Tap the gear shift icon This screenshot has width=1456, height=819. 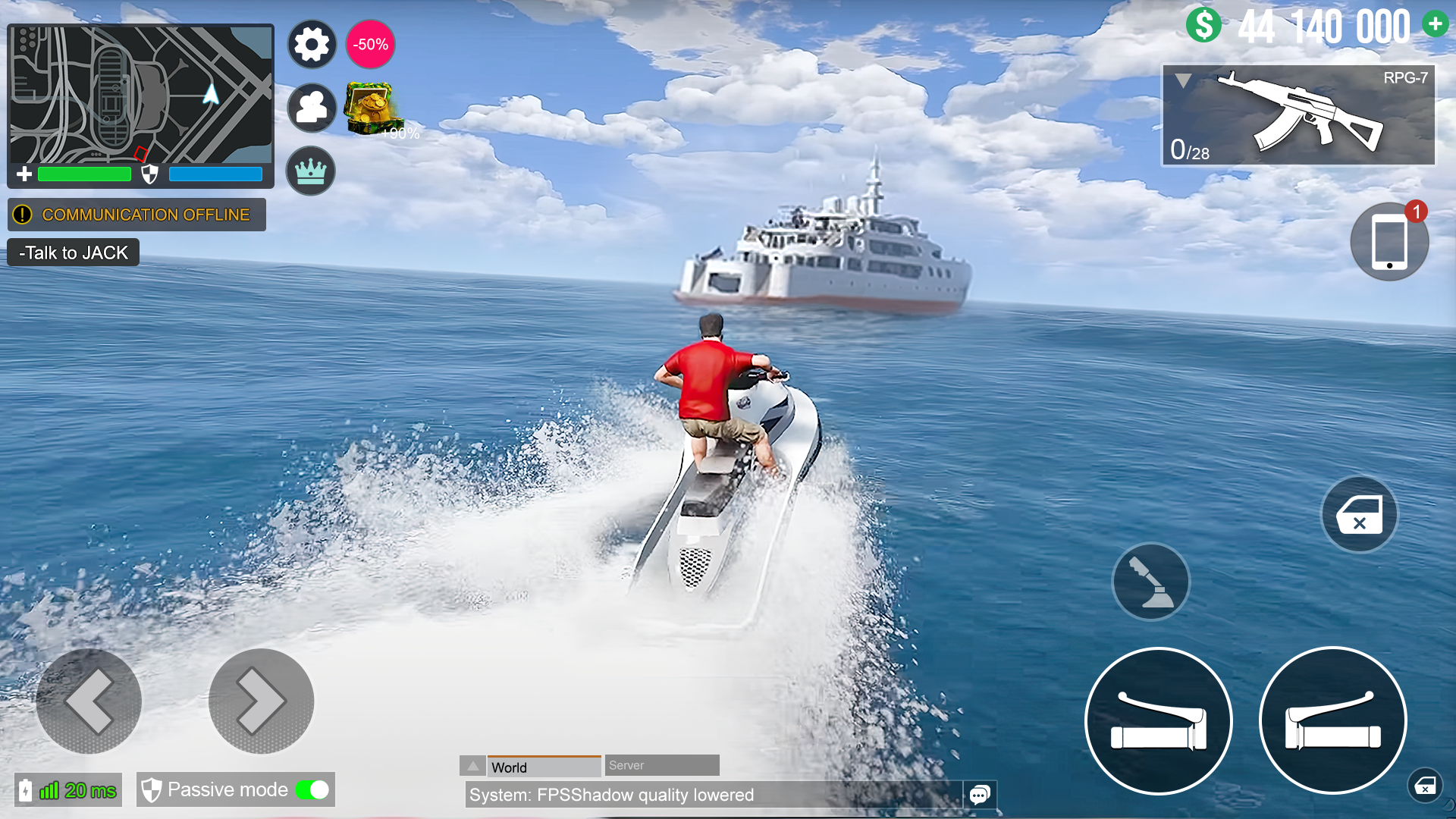click(x=1150, y=582)
